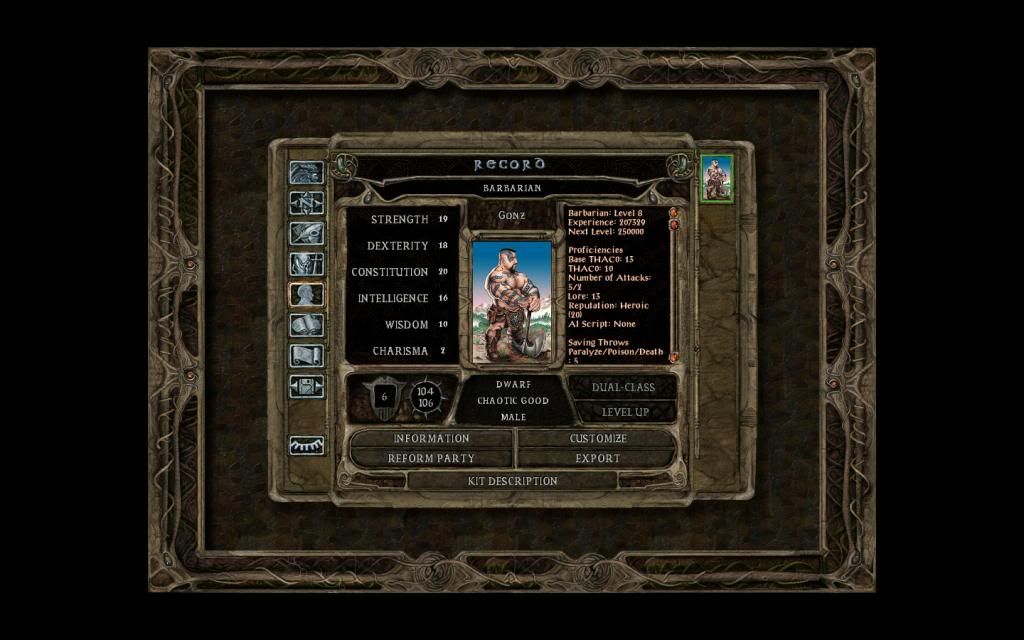Open the journal sidebar icon
Viewport: 1024px width, 640px height.
[x=306, y=233]
